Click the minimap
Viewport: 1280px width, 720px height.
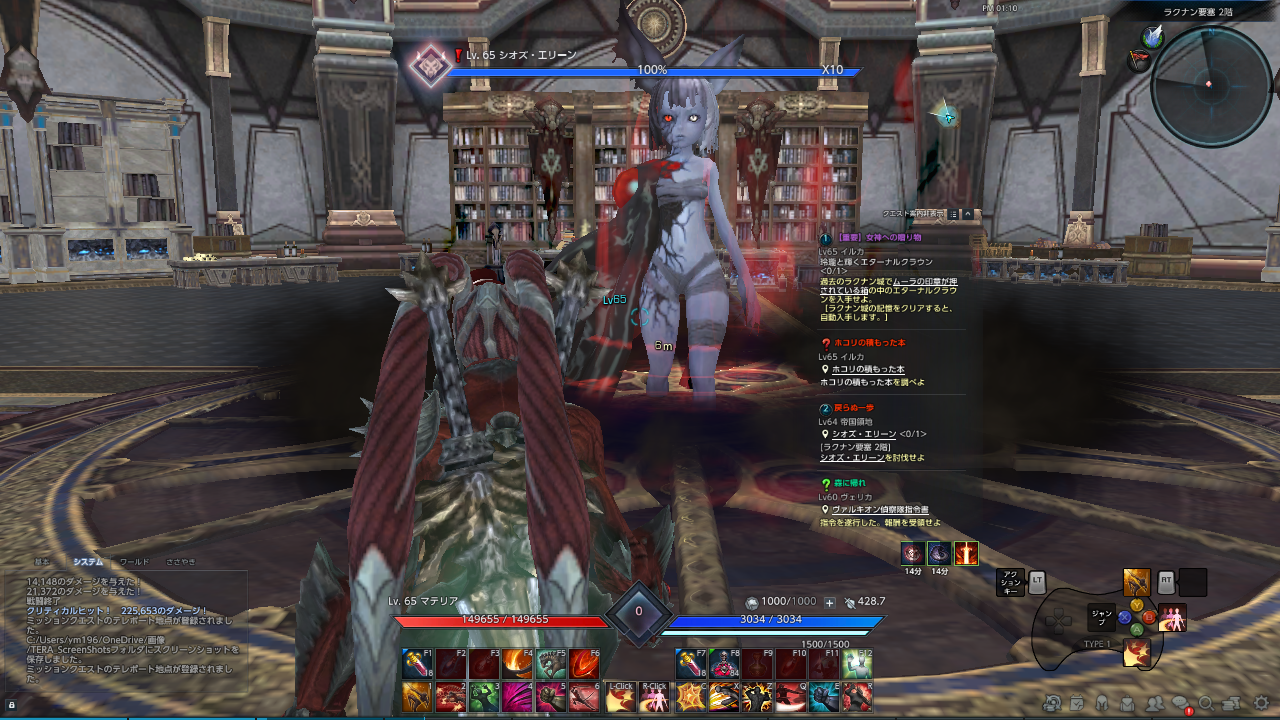(1210, 86)
